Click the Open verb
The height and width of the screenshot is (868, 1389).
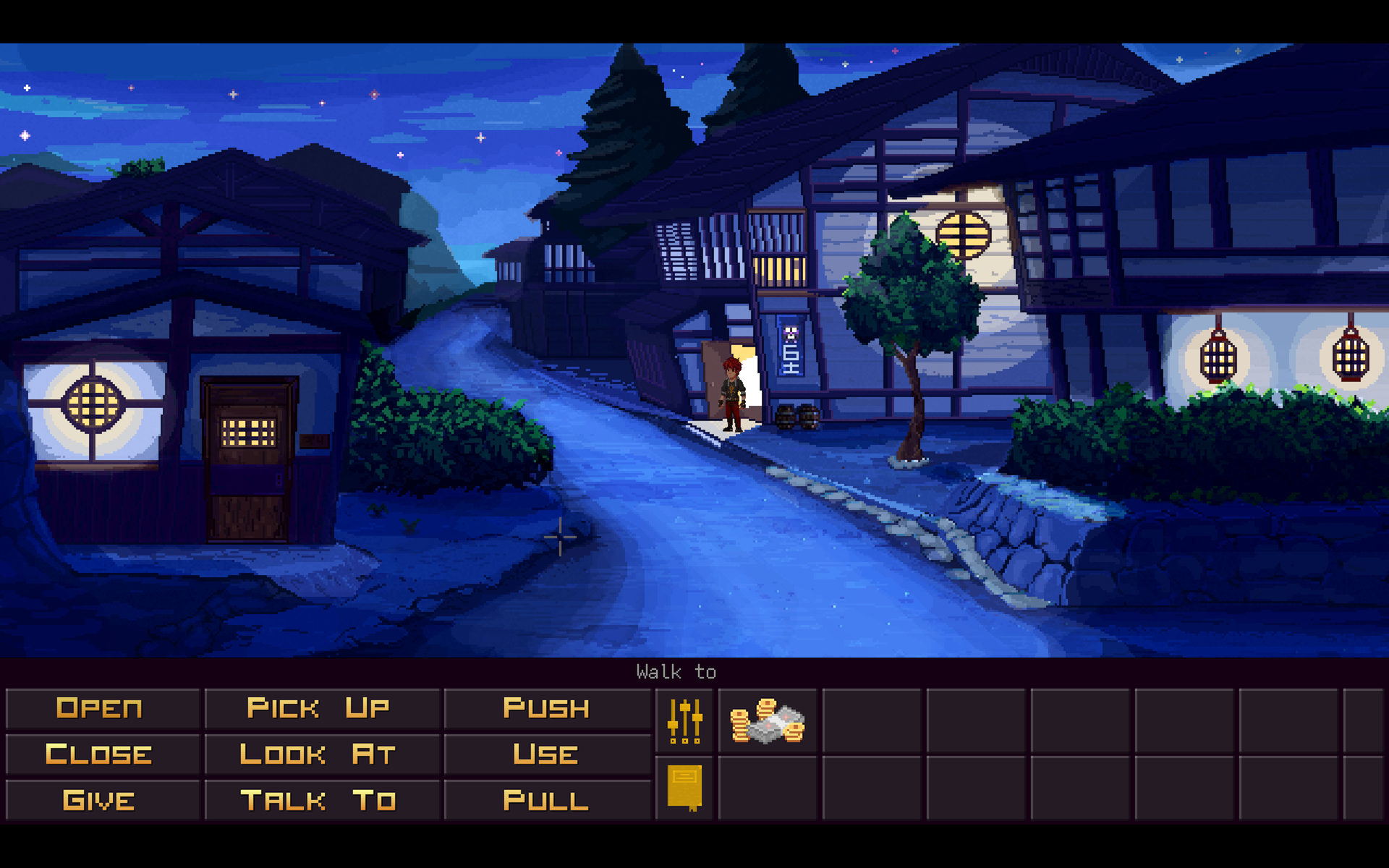coord(101,708)
